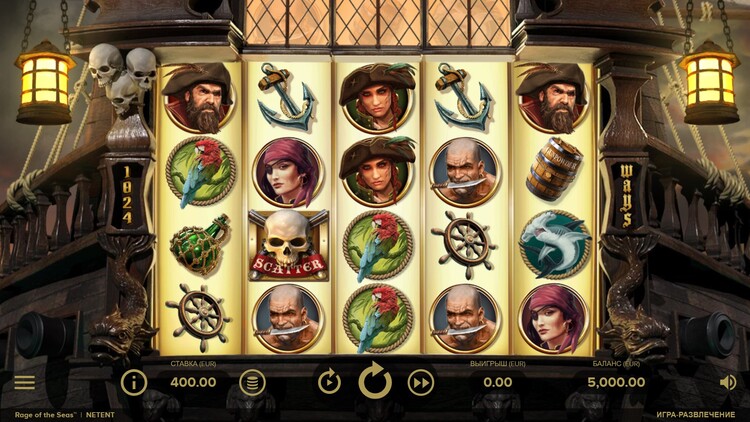Mute the sound via the speaker icon
This screenshot has width=750, height=422.
pyautogui.click(x=727, y=382)
